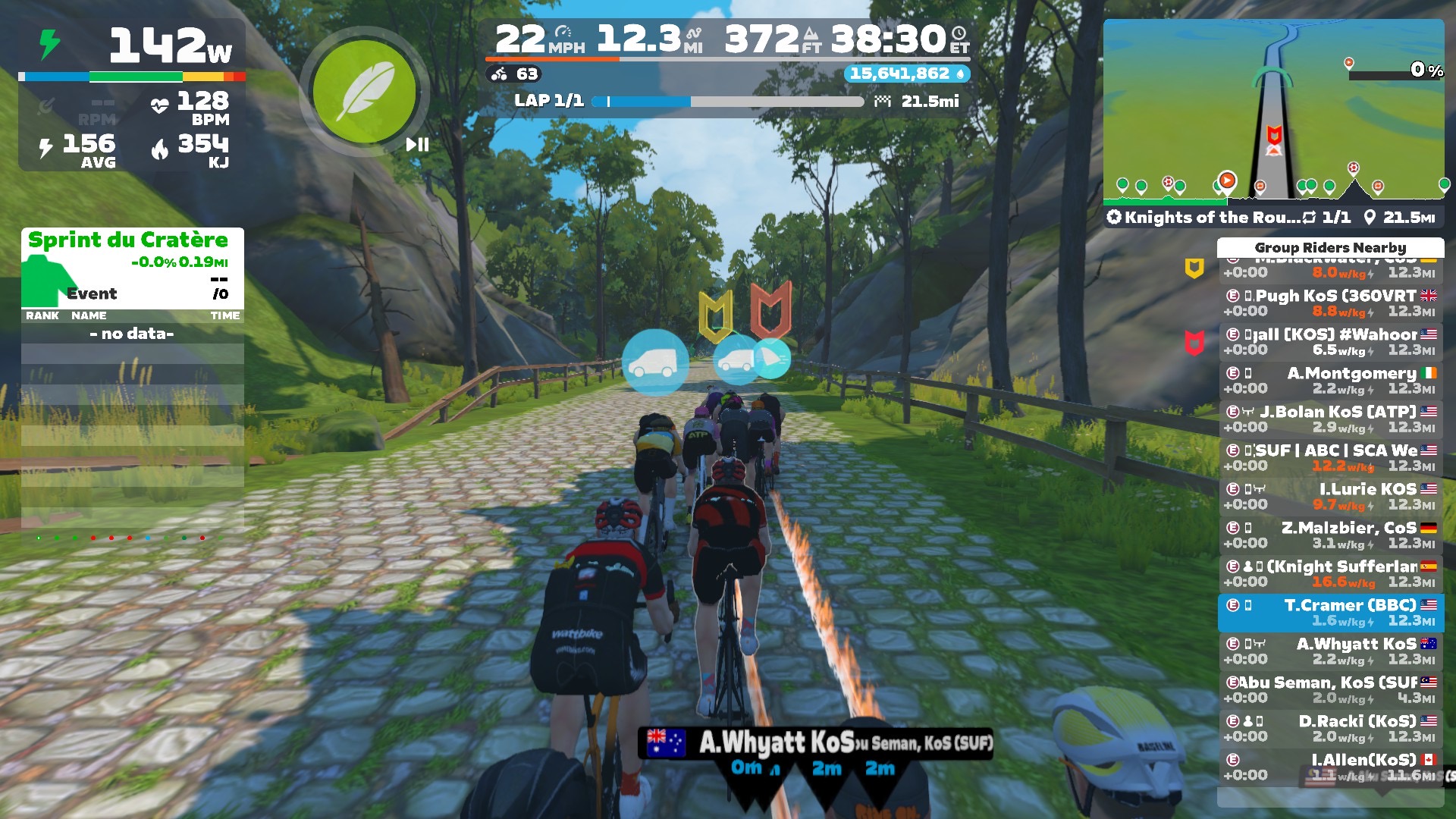
Task: Select D.Racki (KoS) in the rider list
Action: [x=1330, y=728]
